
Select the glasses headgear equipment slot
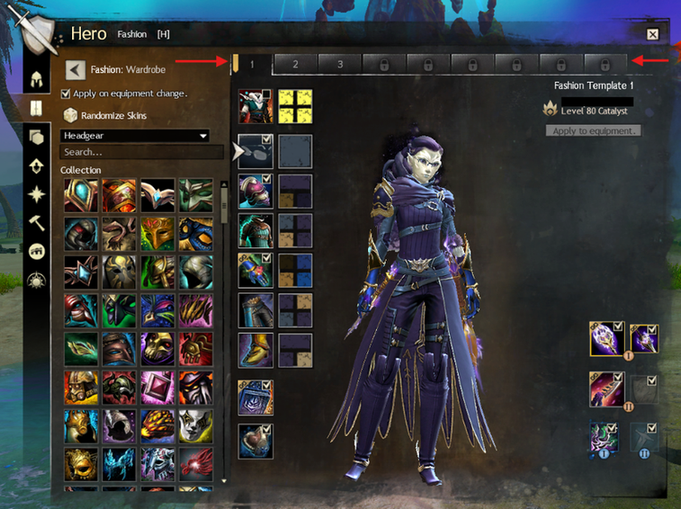point(255,151)
